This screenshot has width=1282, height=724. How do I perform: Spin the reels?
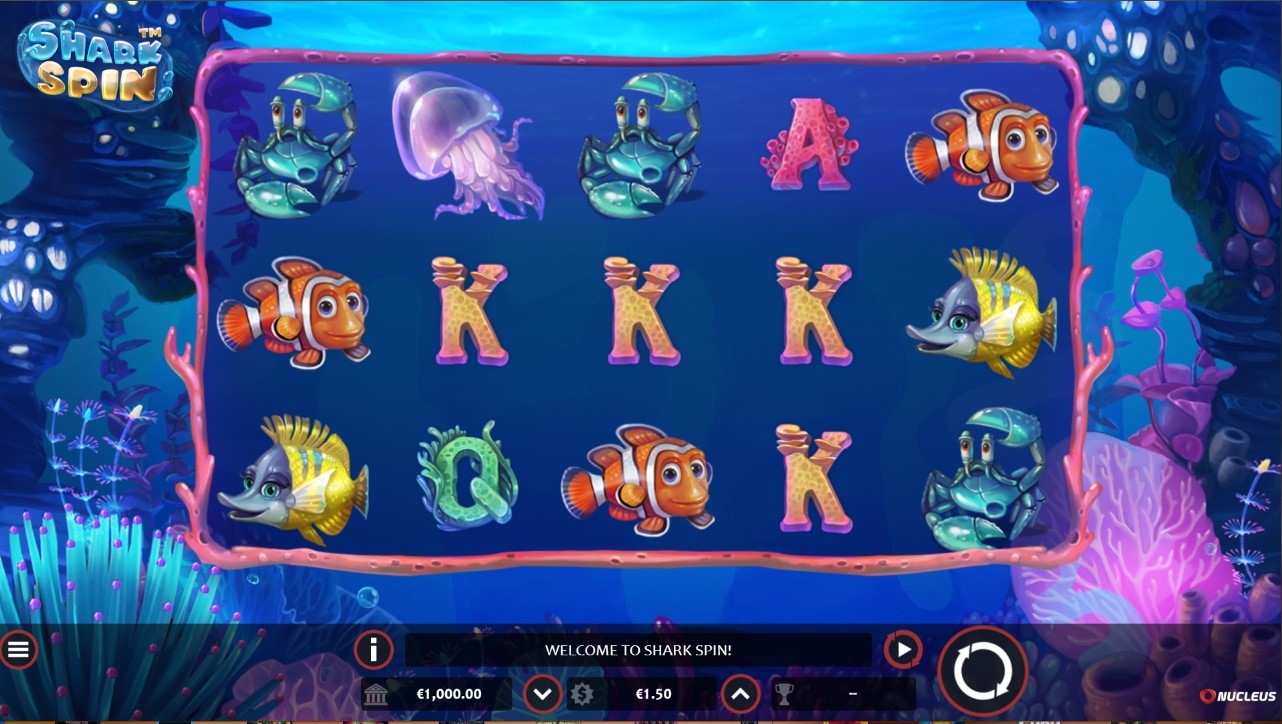[982, 671]
